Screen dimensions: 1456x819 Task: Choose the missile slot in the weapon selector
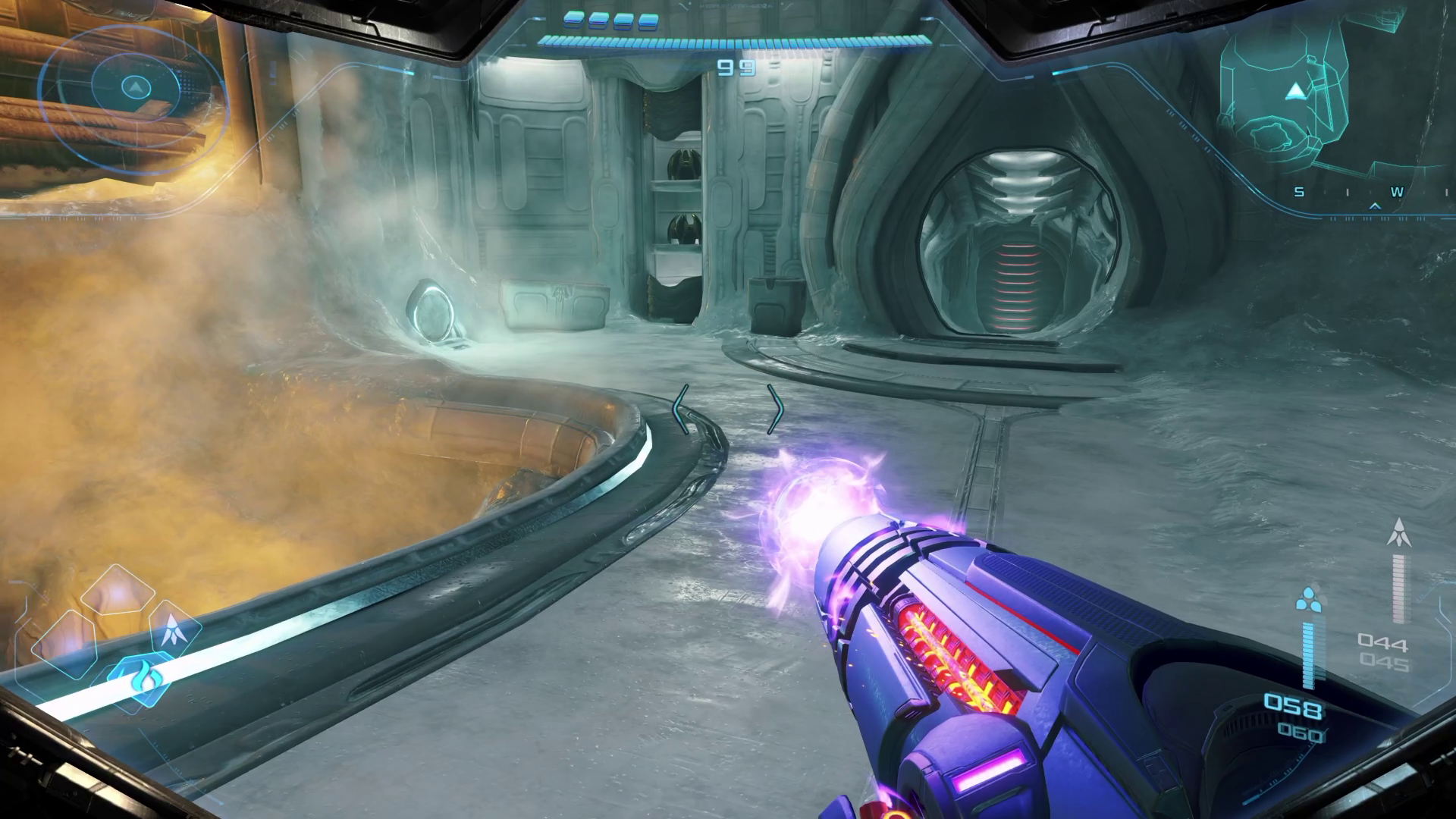[175, 629]
